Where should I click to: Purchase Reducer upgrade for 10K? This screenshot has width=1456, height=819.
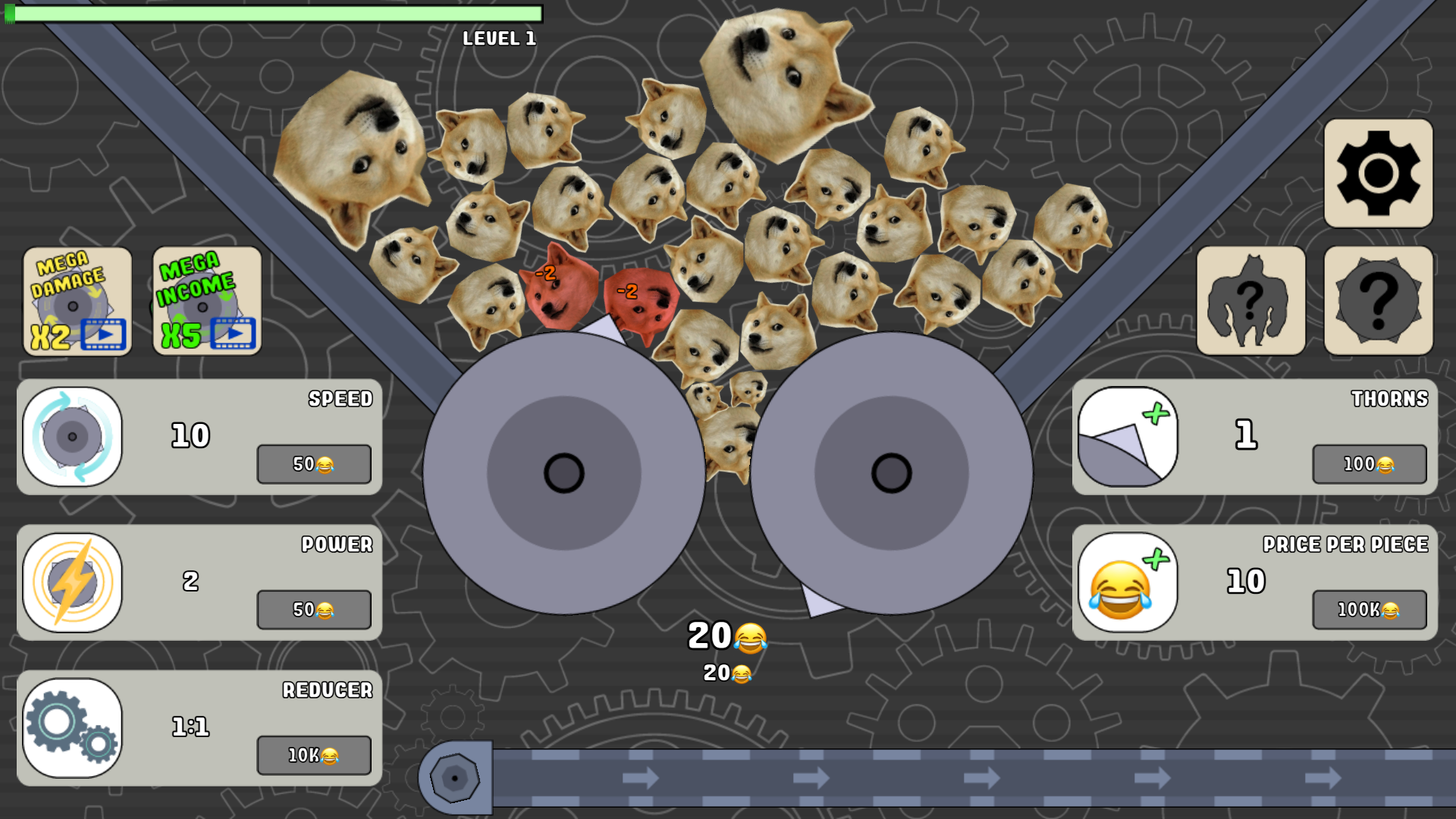313,755
